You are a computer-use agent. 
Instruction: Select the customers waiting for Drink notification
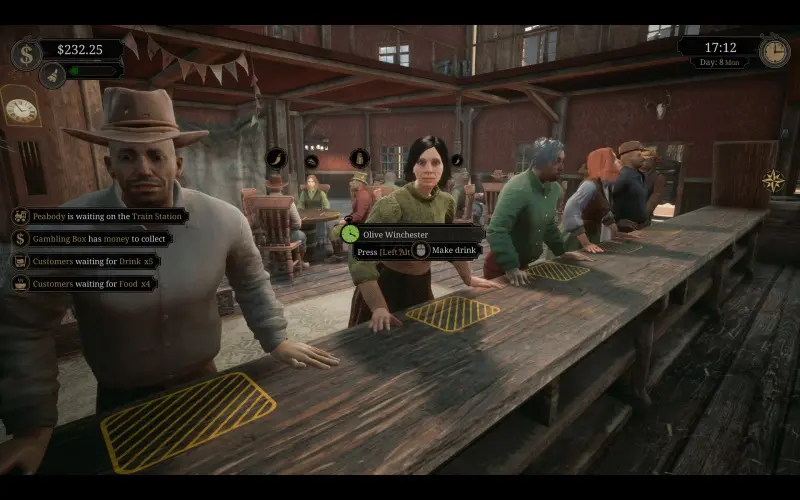coord(87,261)
